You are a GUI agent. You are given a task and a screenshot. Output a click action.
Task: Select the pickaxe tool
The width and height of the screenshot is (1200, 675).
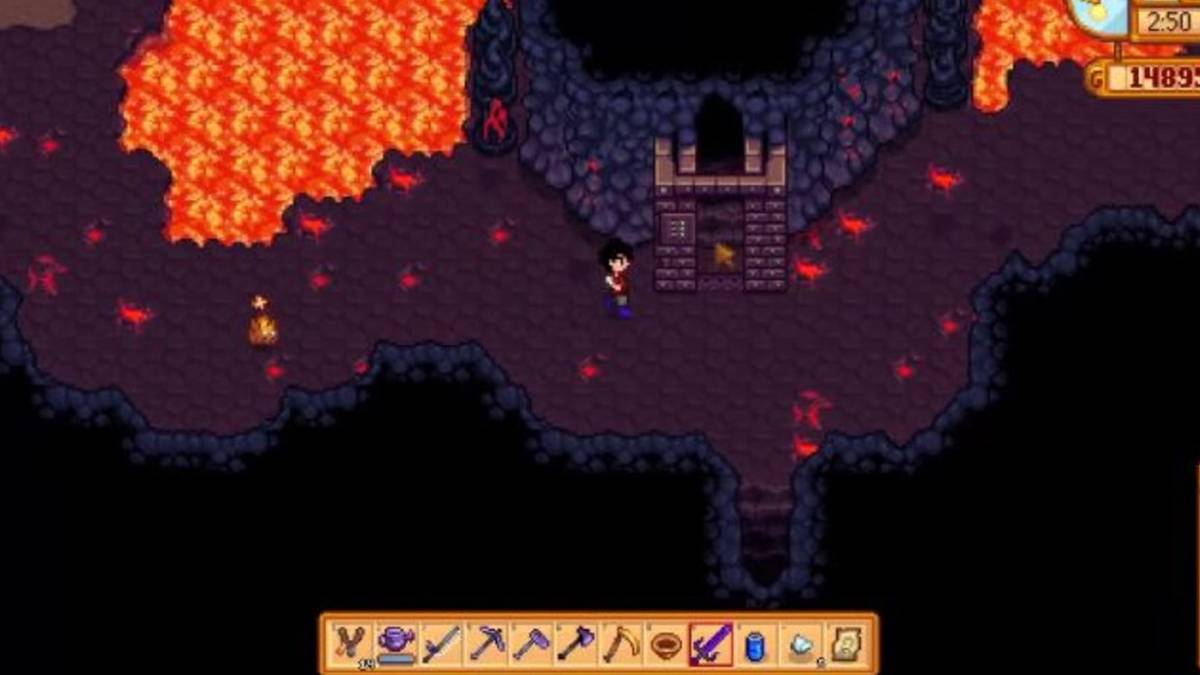pos(487,643)
